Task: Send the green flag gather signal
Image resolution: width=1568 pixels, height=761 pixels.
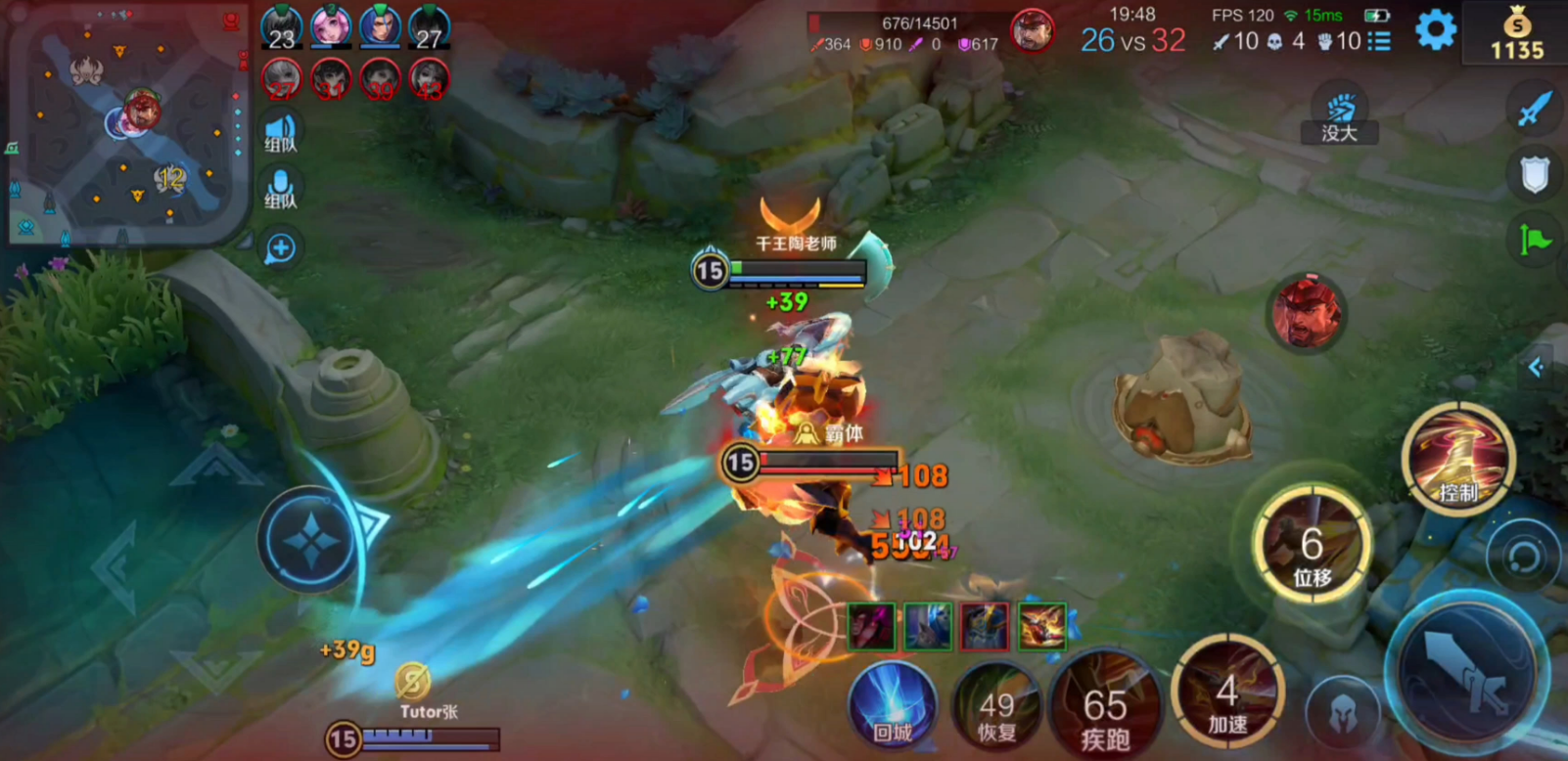Action: (1535, 240)
